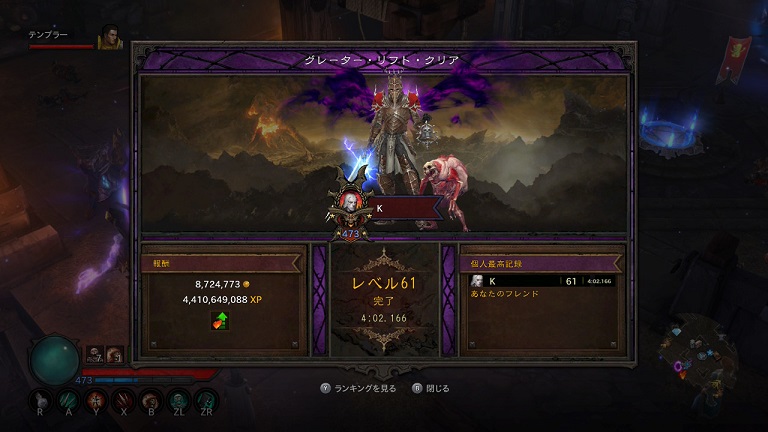Activate the skill icon labeled R

tap(39, 401)
